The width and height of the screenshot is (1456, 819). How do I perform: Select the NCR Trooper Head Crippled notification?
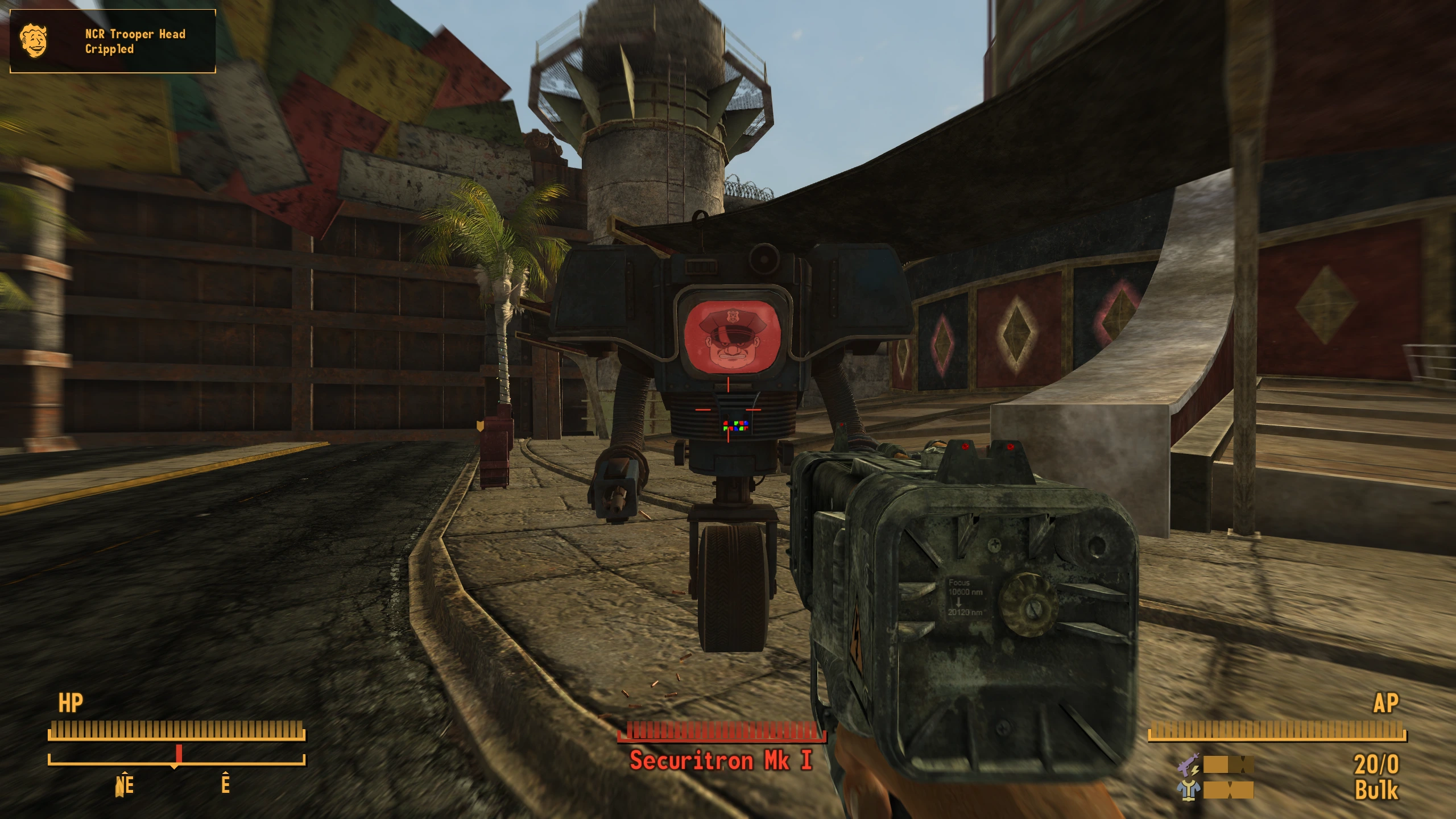(x=135, y=41)
